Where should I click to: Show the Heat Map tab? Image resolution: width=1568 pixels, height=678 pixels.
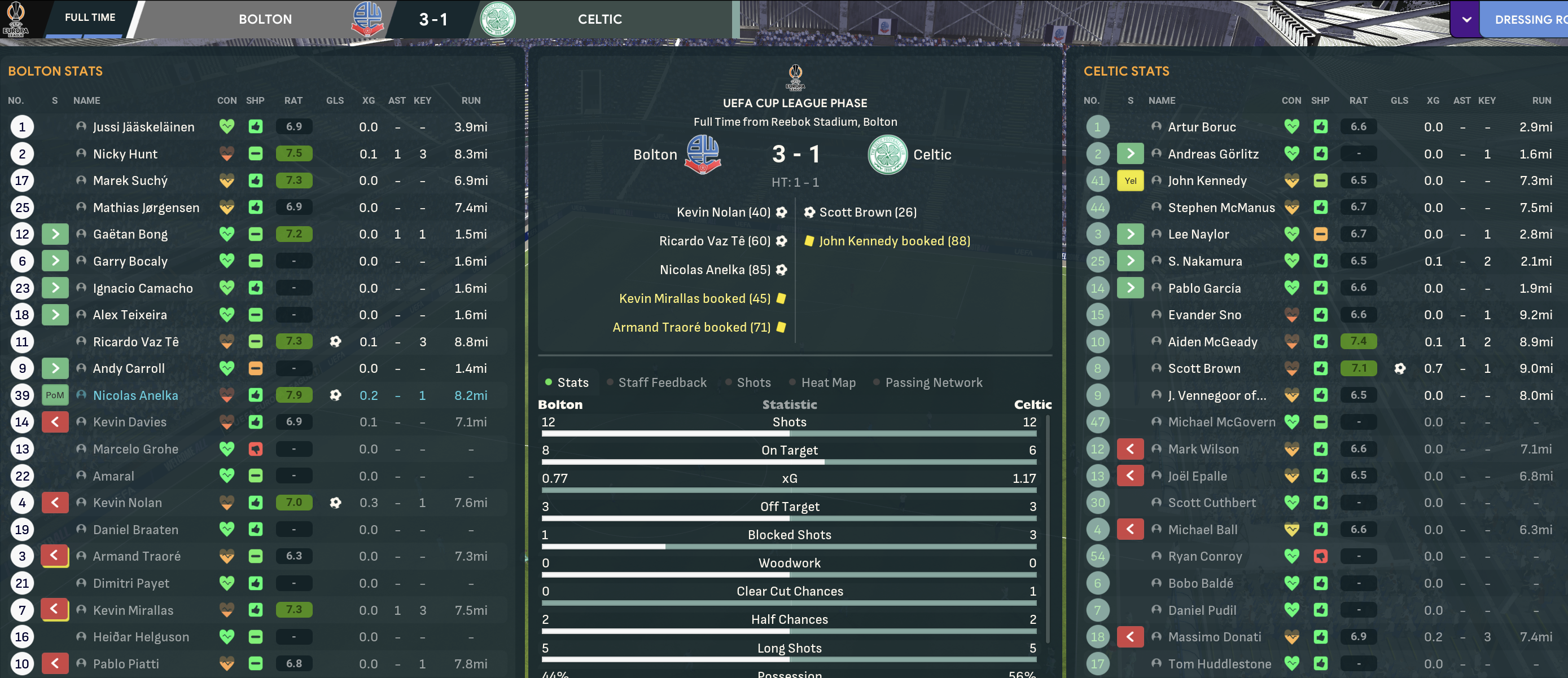(828, 382)
